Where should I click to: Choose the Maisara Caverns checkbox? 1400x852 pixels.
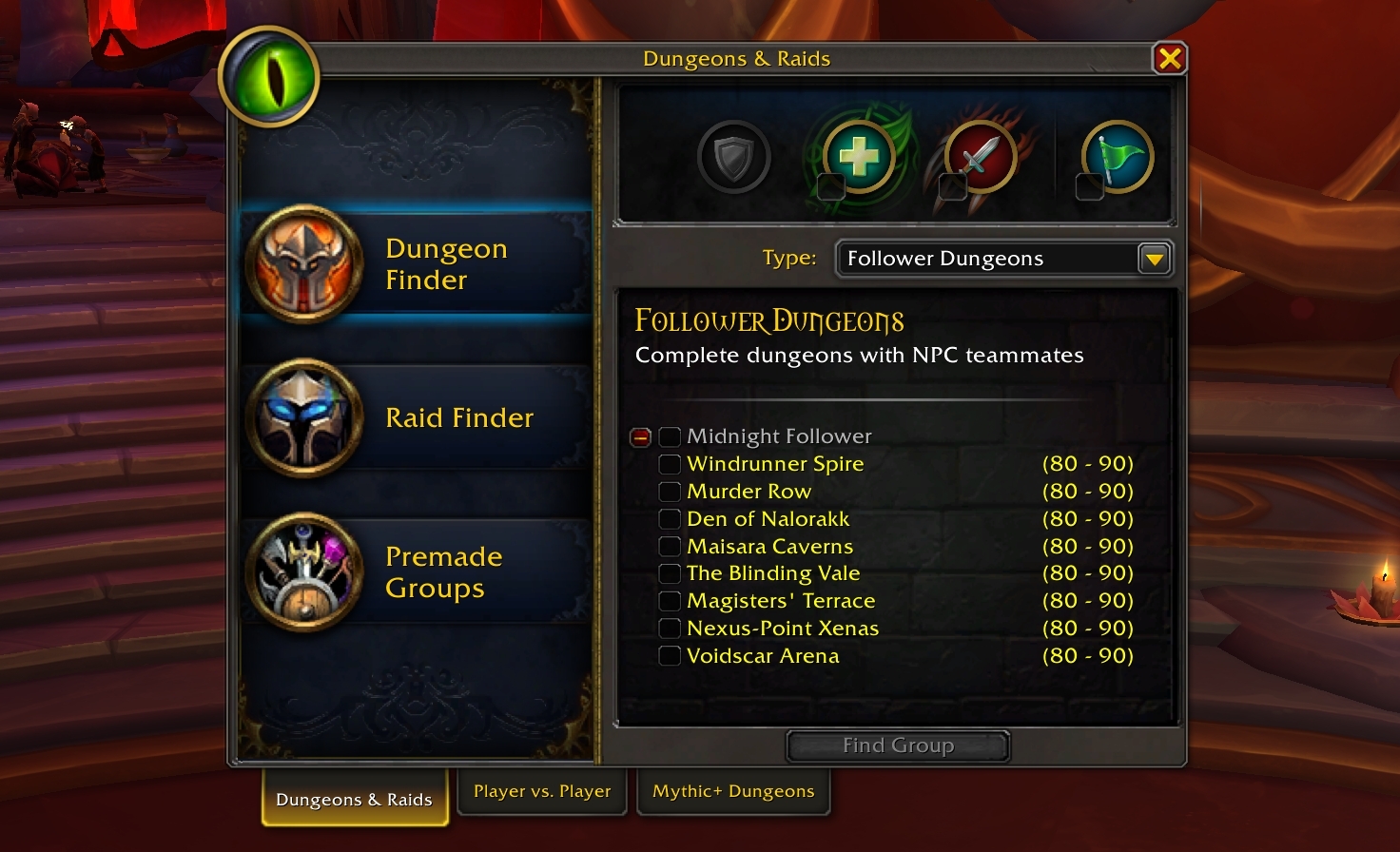coord(670,547)
